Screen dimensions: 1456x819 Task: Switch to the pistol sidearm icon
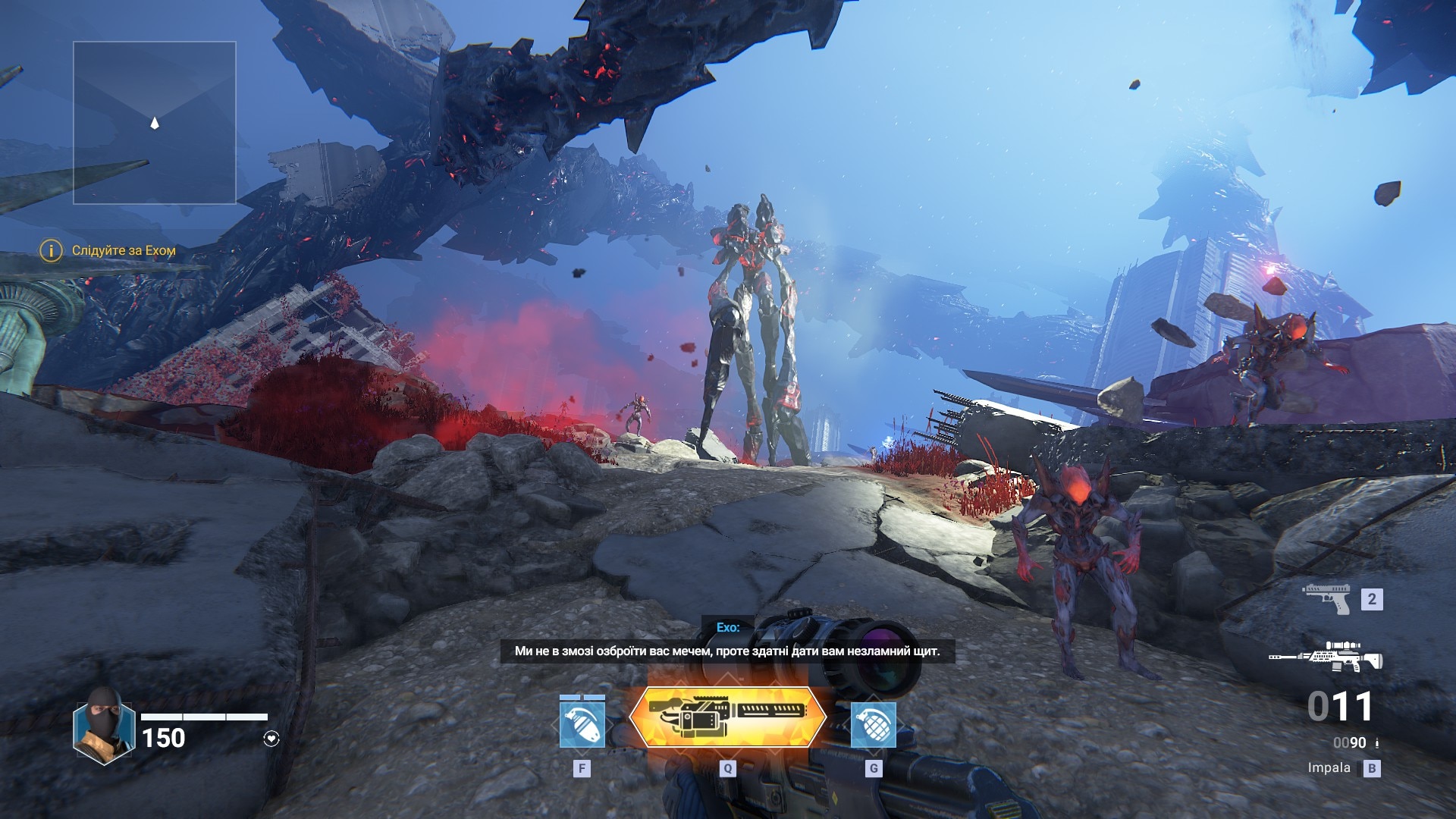(1327, 598)
